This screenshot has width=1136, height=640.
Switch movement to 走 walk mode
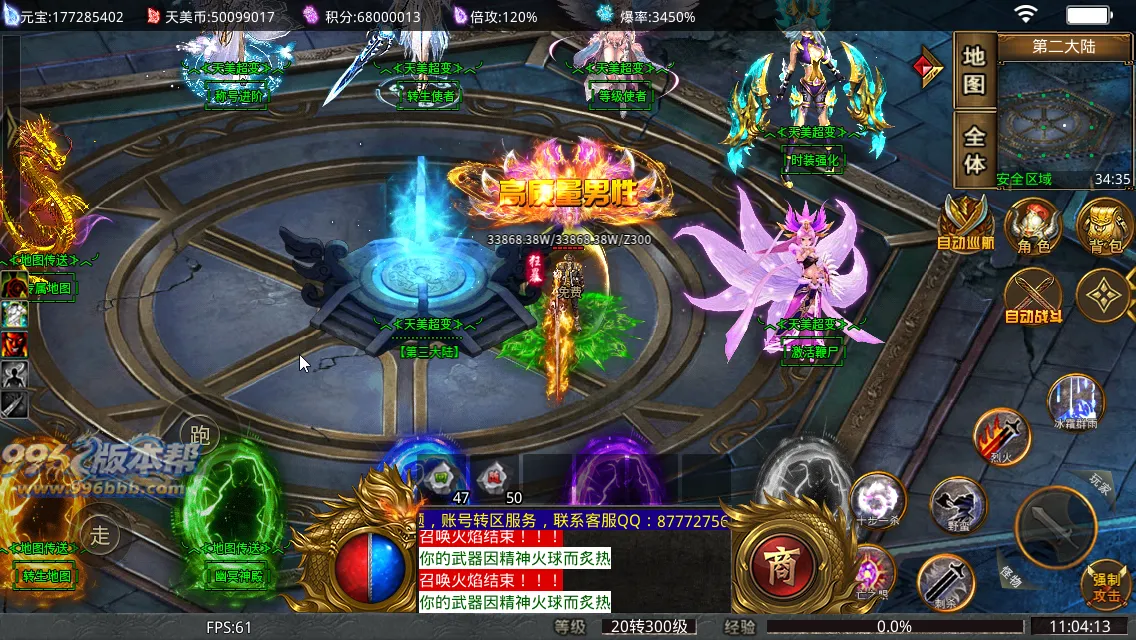click(x=100, y=534)
